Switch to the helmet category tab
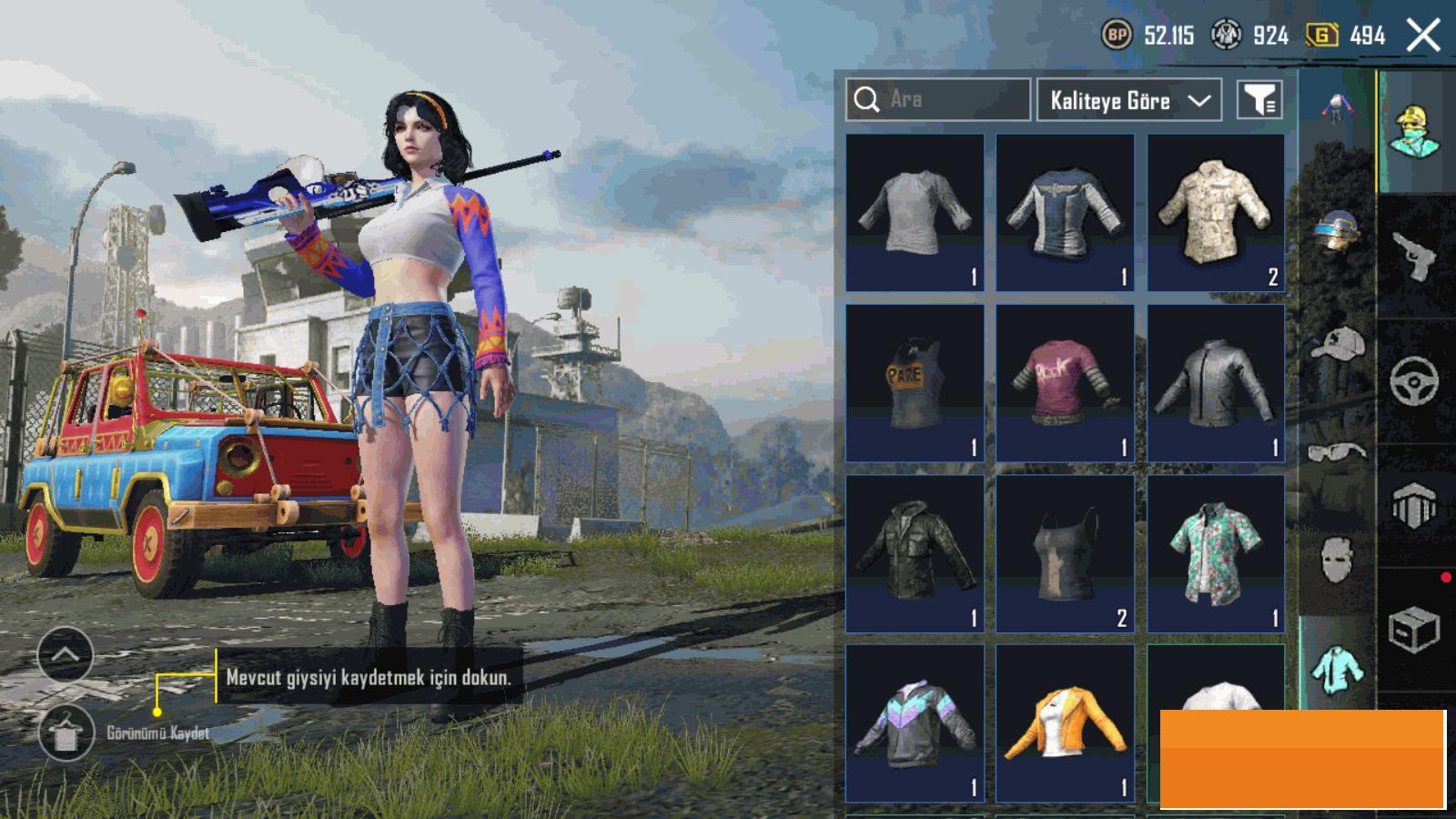This screenshot has width=1456, height=819. (1336, 231)
